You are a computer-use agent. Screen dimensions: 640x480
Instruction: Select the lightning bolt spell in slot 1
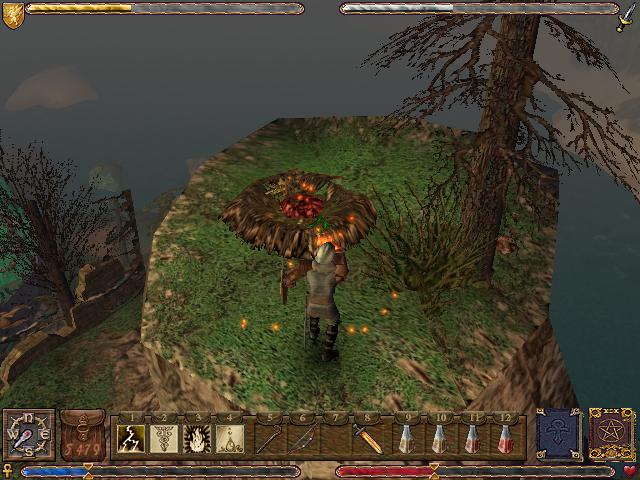click(132, 438)
